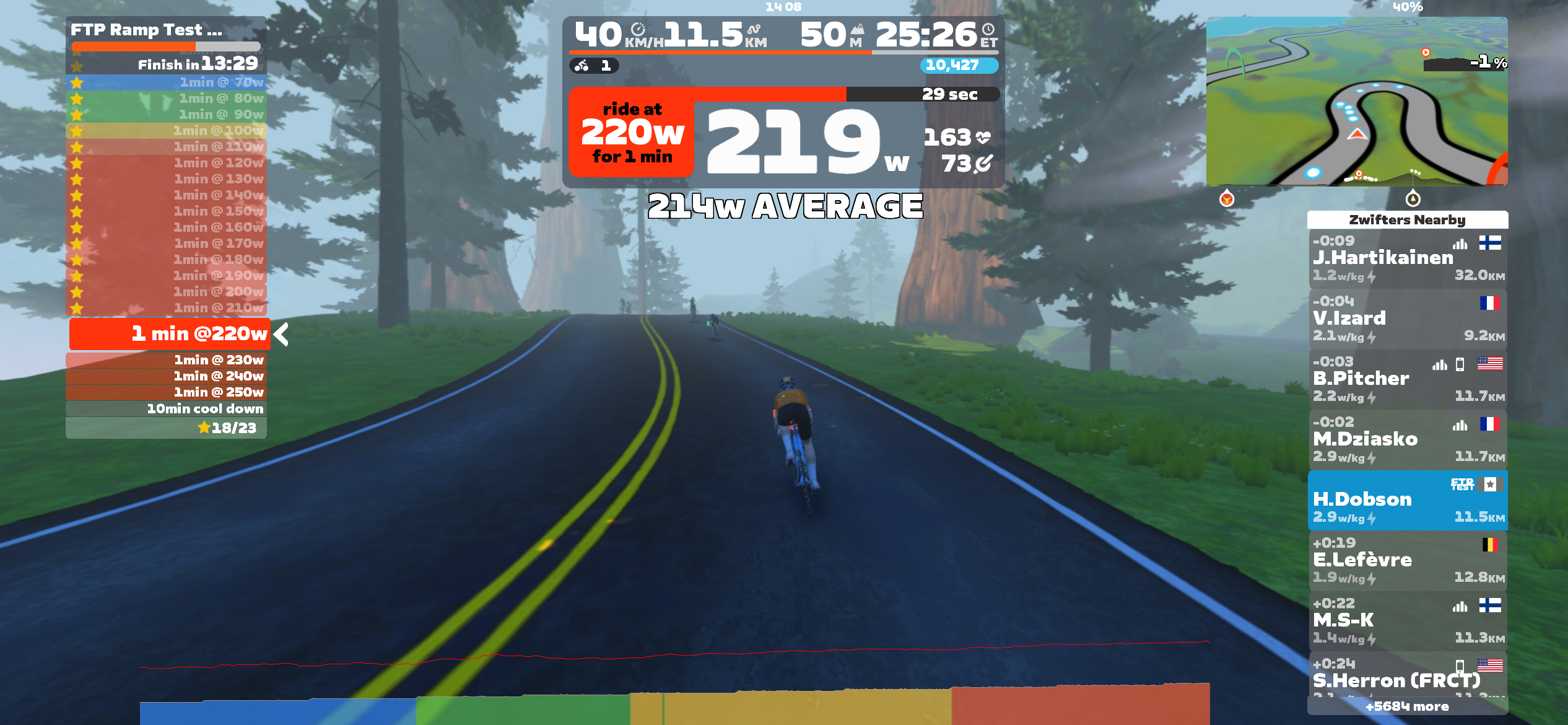Viewport: 1568px width, 725px height.
Task: Click the orange jersey marker below minimap
Action: click(x=1226, y=199)
